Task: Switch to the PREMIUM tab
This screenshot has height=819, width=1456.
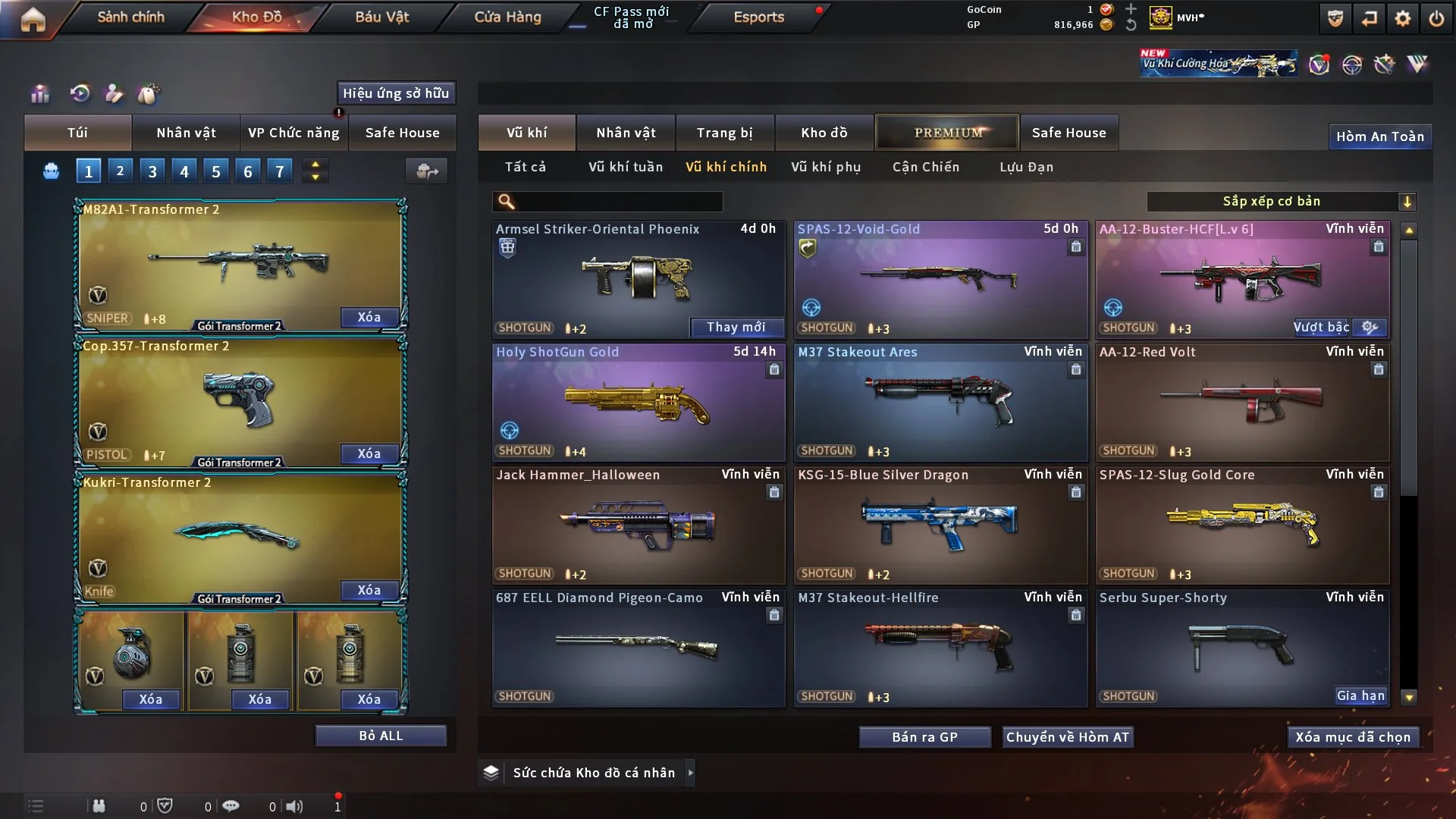Action: tap(947, 133)
